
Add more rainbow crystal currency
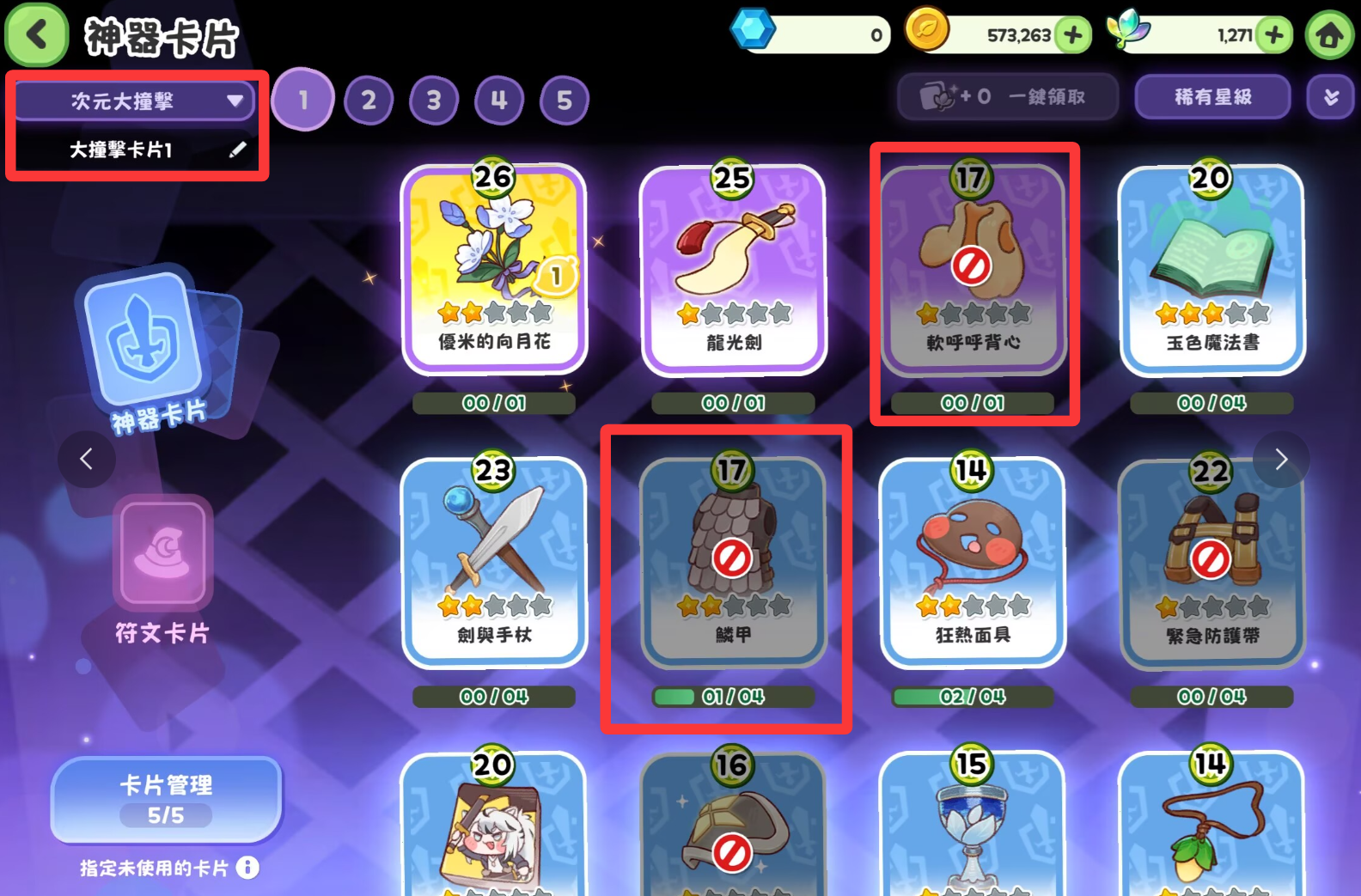pos(1274,35)
